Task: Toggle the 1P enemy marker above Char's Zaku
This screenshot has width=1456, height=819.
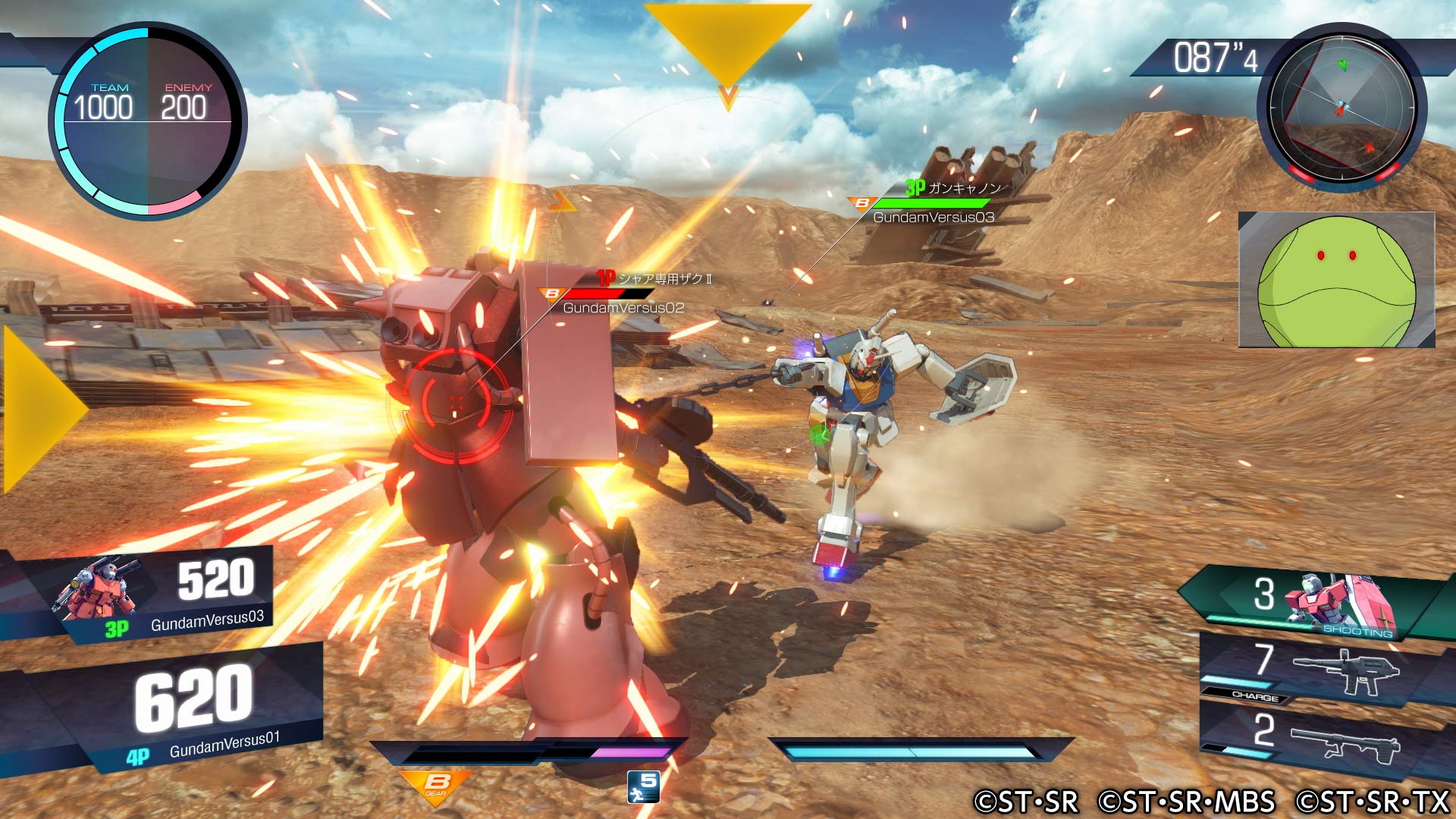Action: [604, 278]
